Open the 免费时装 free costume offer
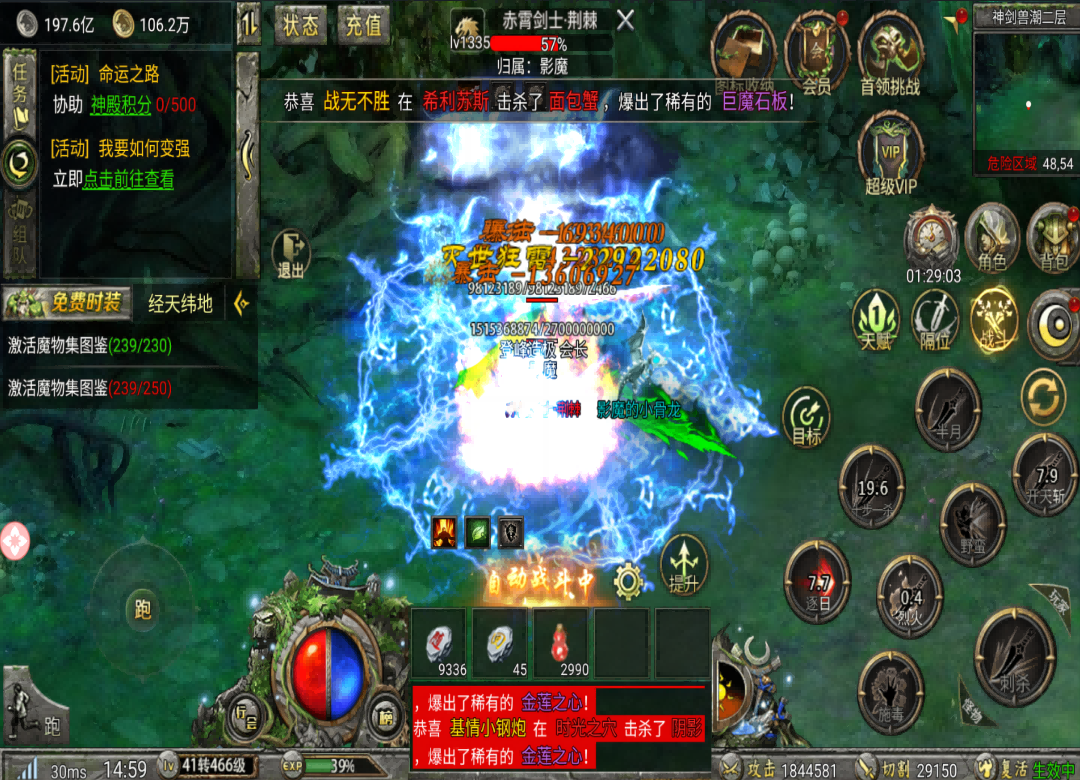Viewport: 1080px width, 780px height. coord(66,302)
